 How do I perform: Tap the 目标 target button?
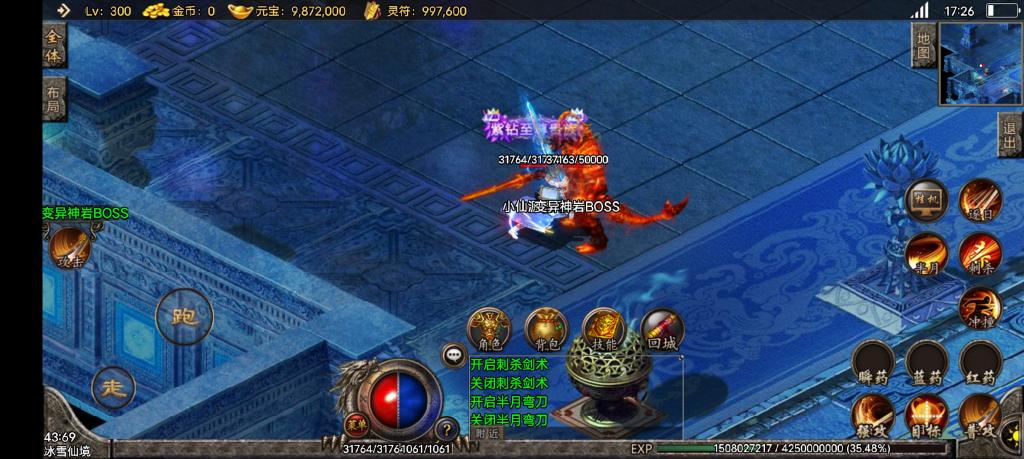tap(926, 416)
